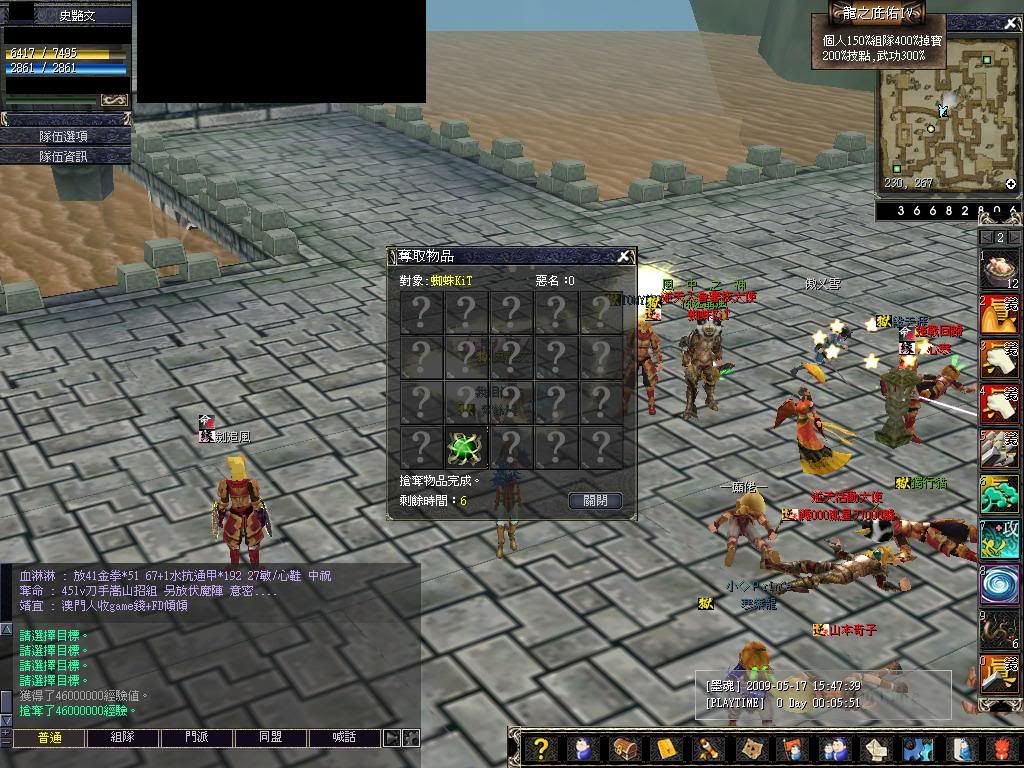Select the green item in loot grid
Image resolution: width=1024 pixels, height=768 pixels.
465,447
